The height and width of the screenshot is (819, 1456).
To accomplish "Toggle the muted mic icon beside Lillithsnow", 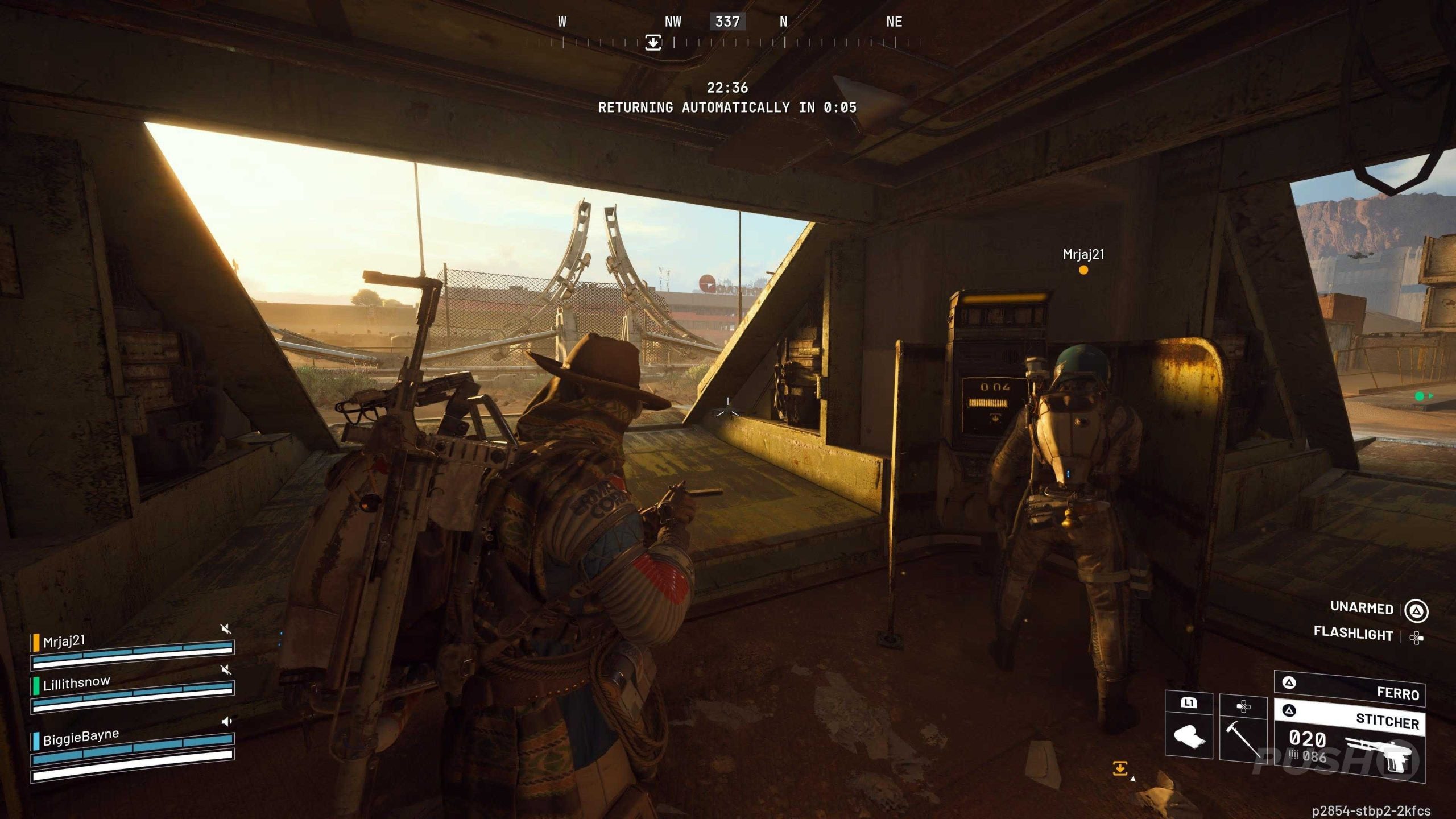I will click(226, 669).
